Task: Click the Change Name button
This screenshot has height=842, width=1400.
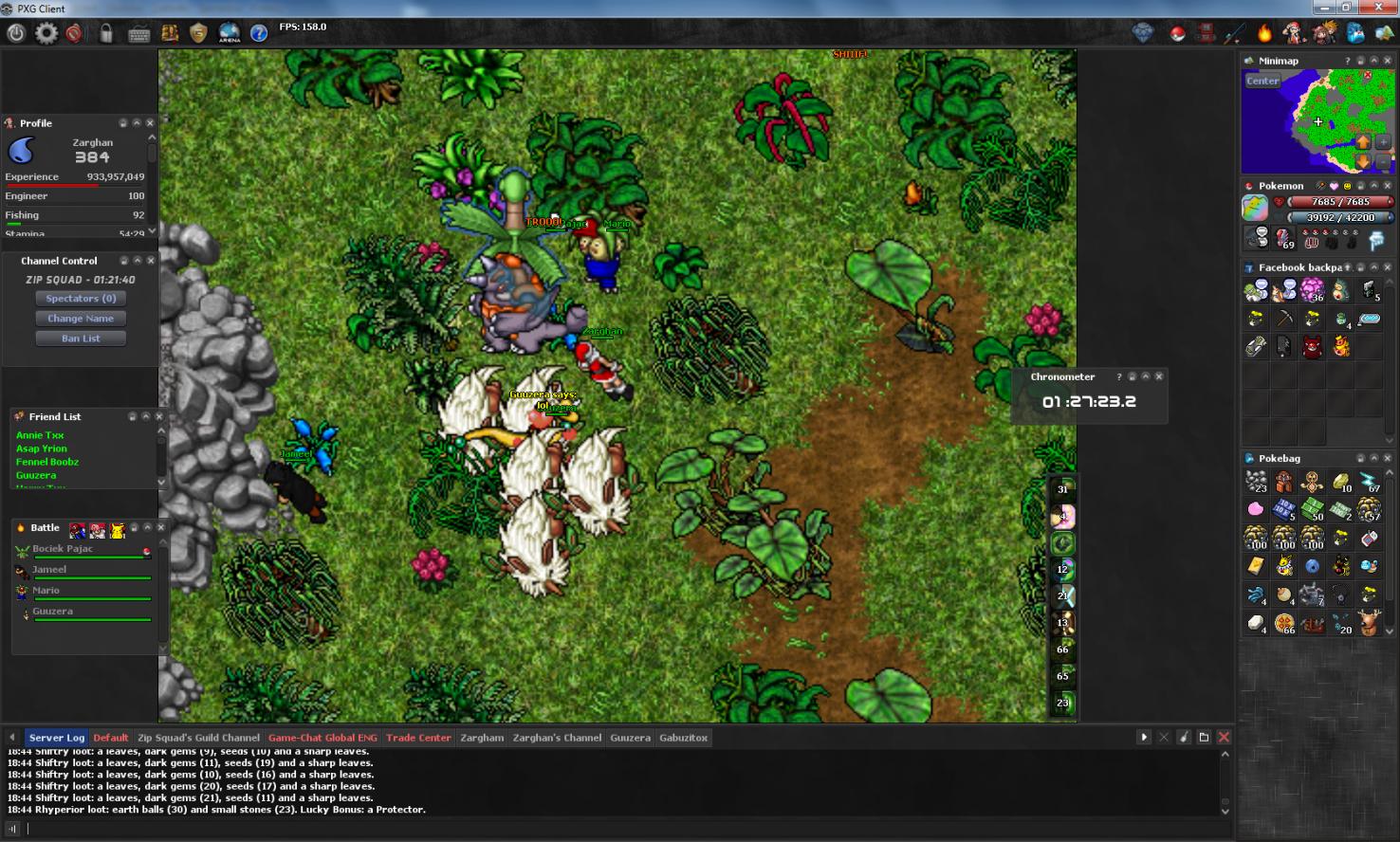Action: pyautogui.click(x=81, y=319)
